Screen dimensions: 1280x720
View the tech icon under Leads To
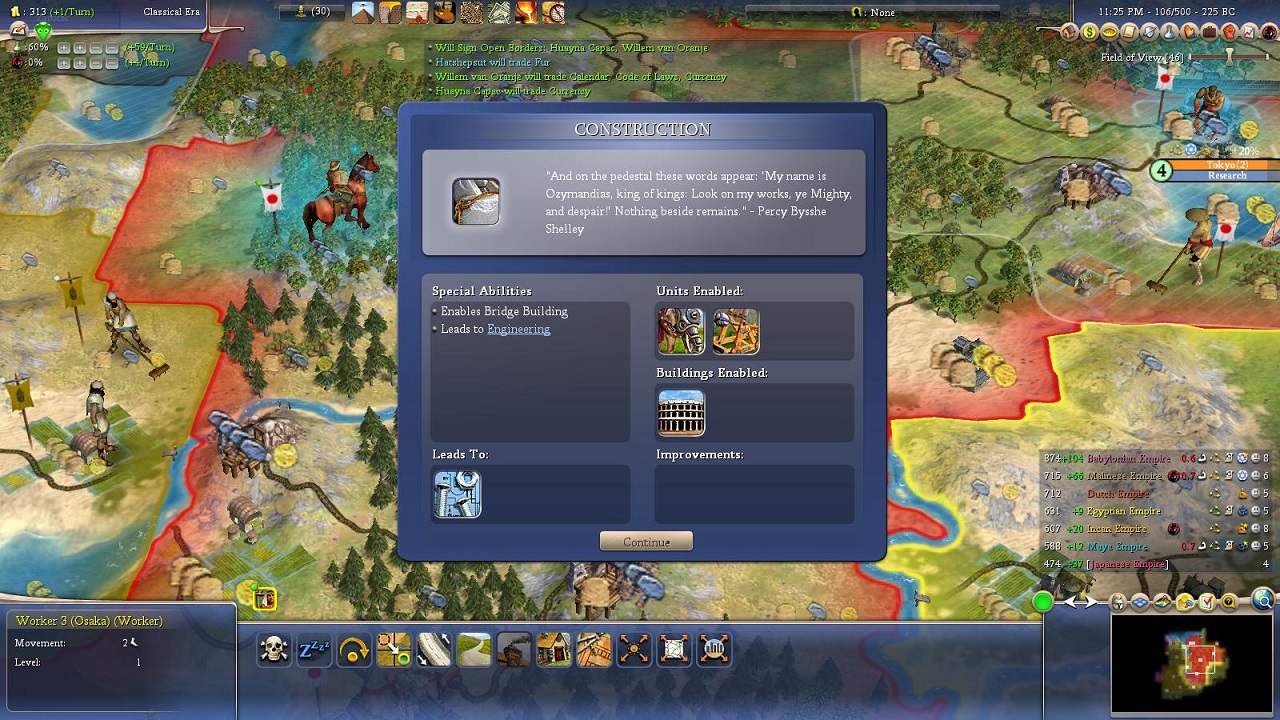tap(457, 495)
